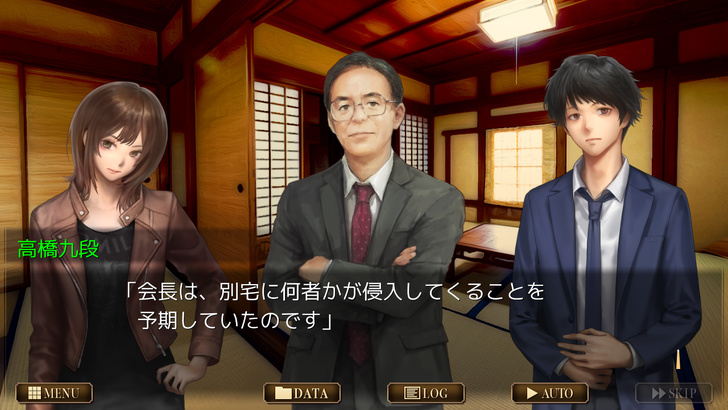Activate the SKIP button

[x=674, y=393]
